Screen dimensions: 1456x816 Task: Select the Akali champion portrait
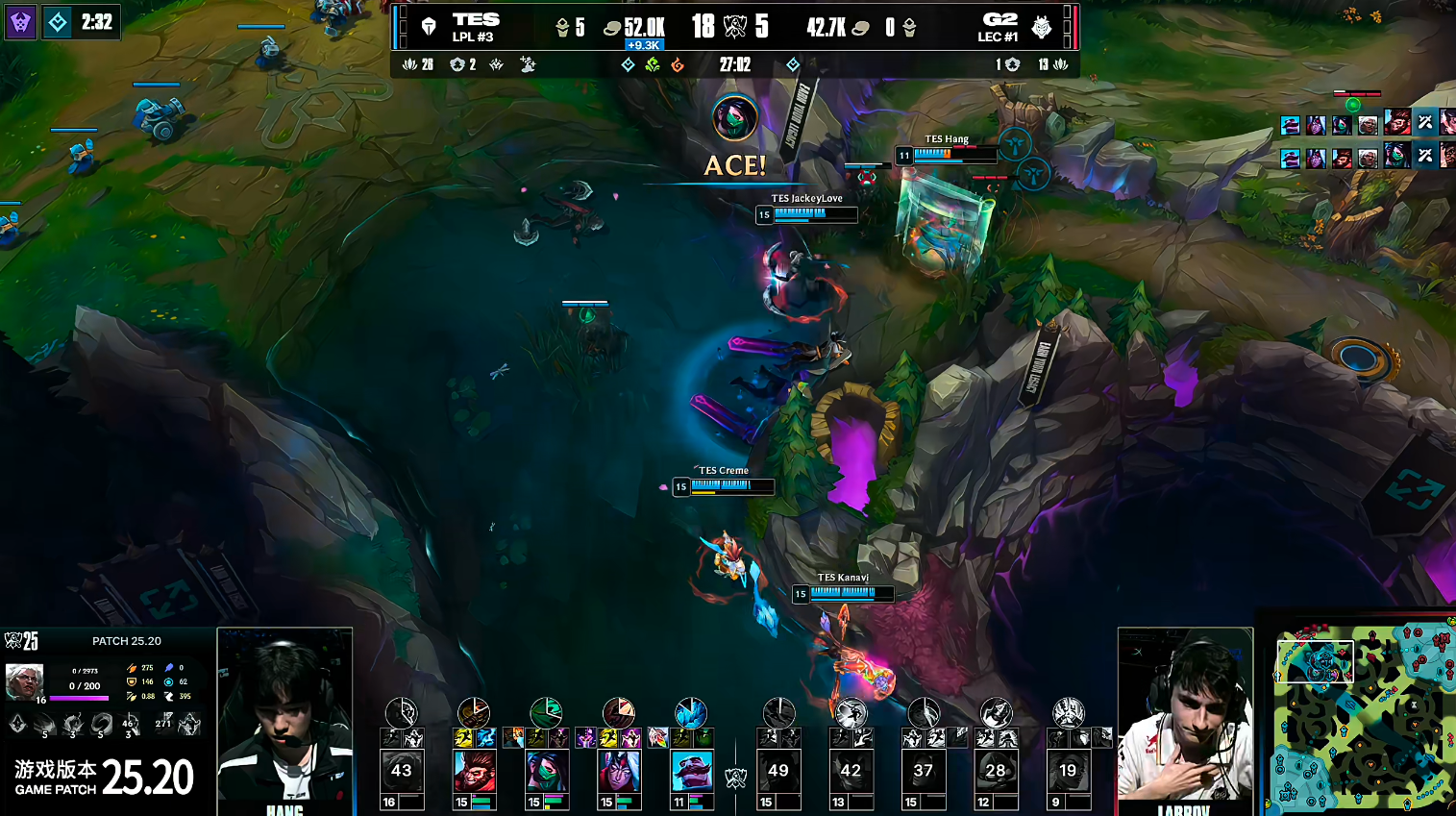tap(547, 772)
